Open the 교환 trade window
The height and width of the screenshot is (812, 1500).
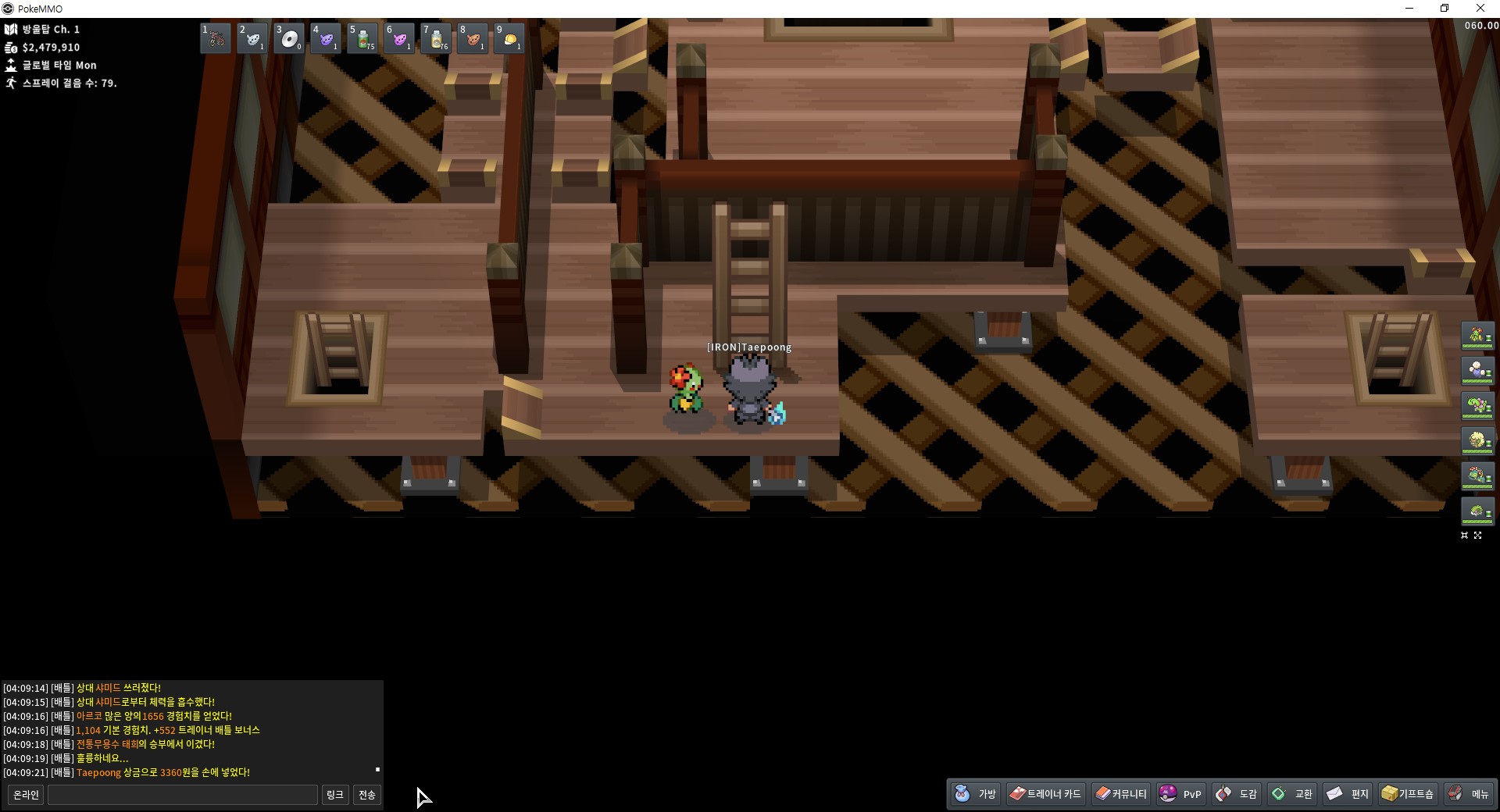(x=1292, y=794)
